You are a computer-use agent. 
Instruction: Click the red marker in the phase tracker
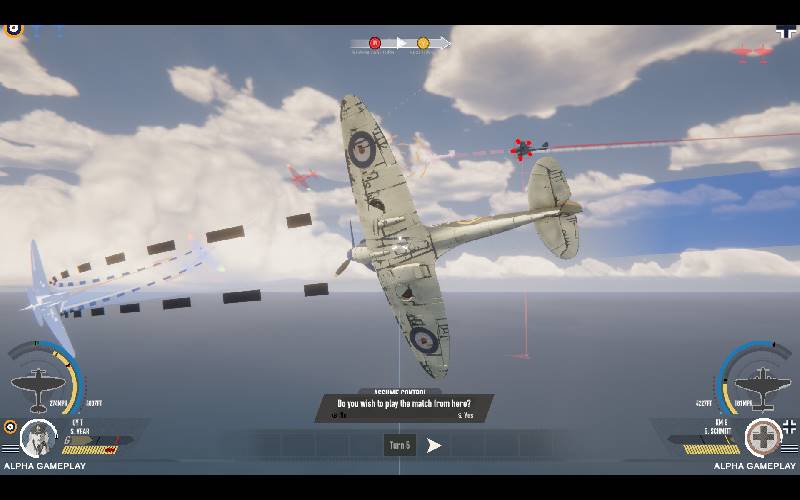(x=375, y=43)
